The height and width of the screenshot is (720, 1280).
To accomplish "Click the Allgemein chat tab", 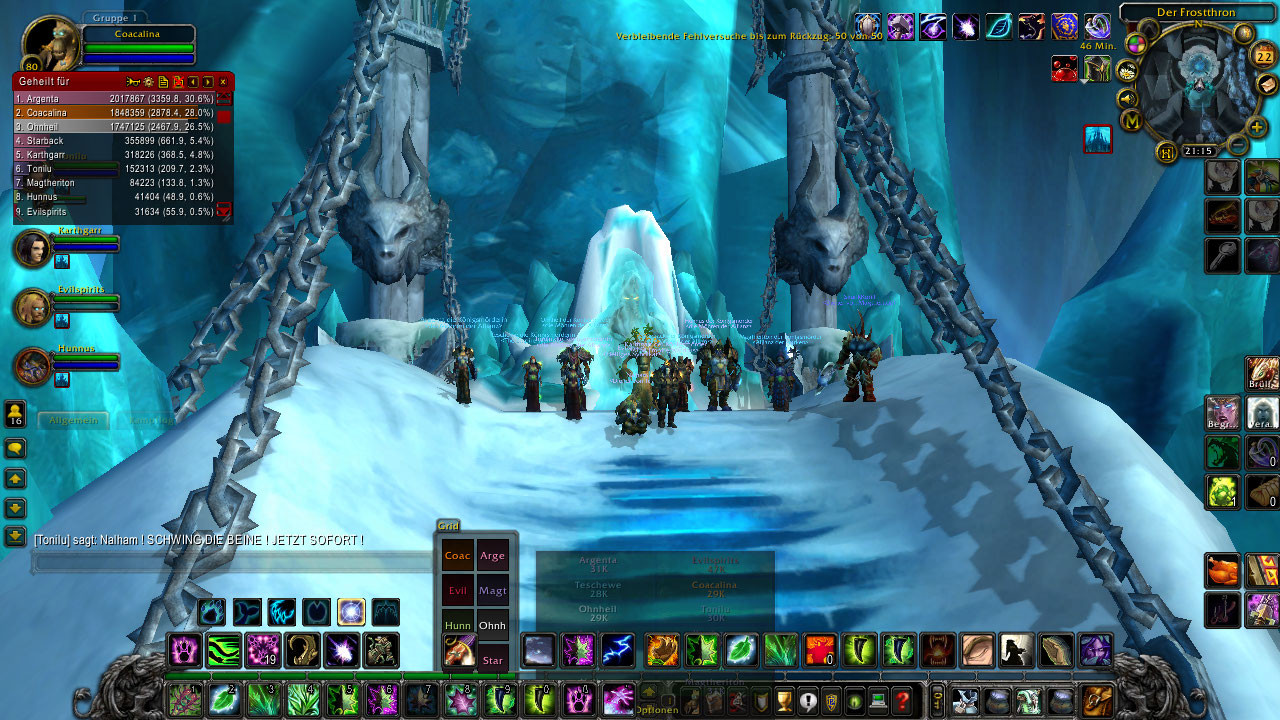I will (72, 420).
